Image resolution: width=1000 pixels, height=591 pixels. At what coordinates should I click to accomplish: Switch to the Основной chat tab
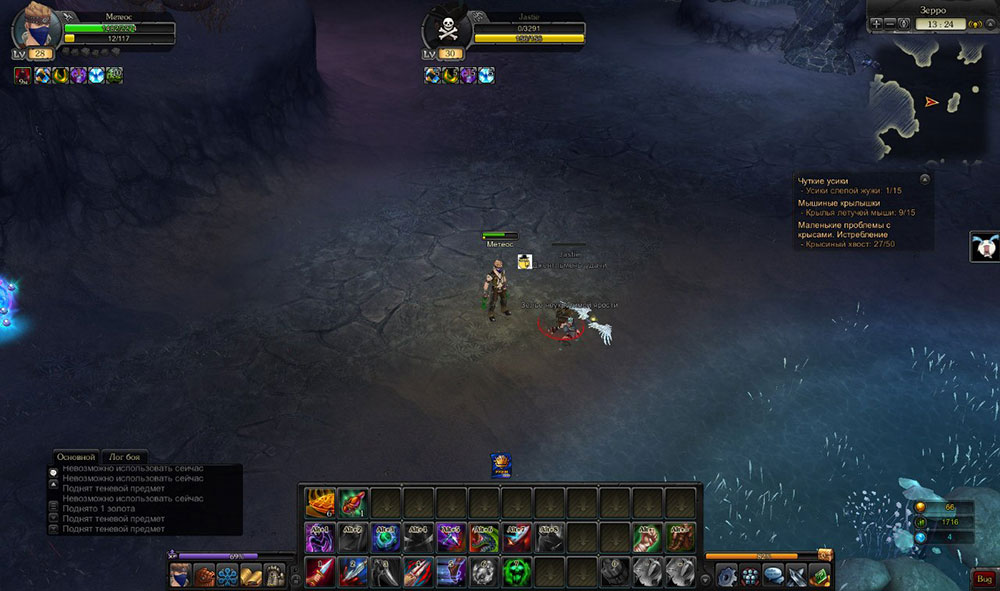(76, 456)
